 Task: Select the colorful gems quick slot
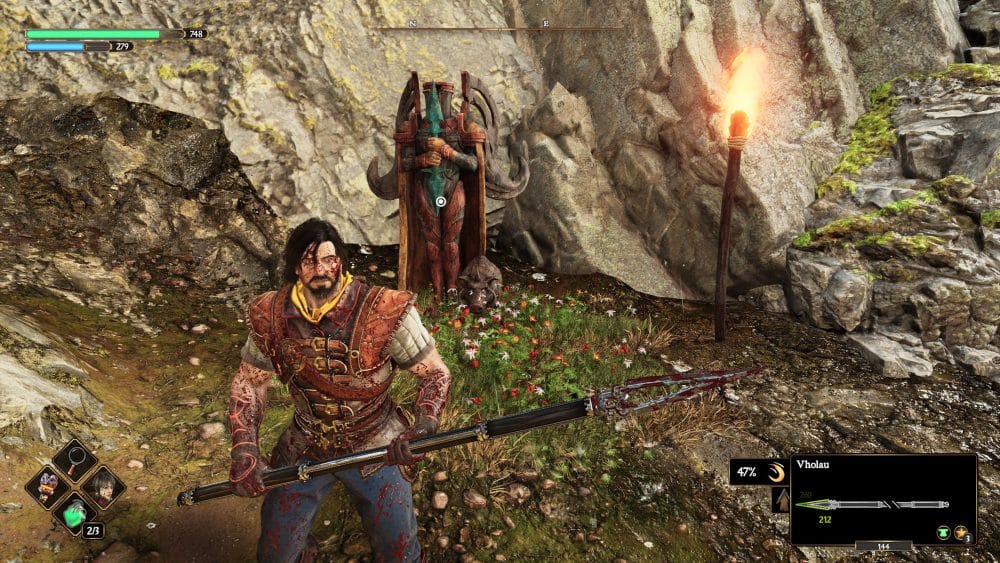(x=47, y=487)
